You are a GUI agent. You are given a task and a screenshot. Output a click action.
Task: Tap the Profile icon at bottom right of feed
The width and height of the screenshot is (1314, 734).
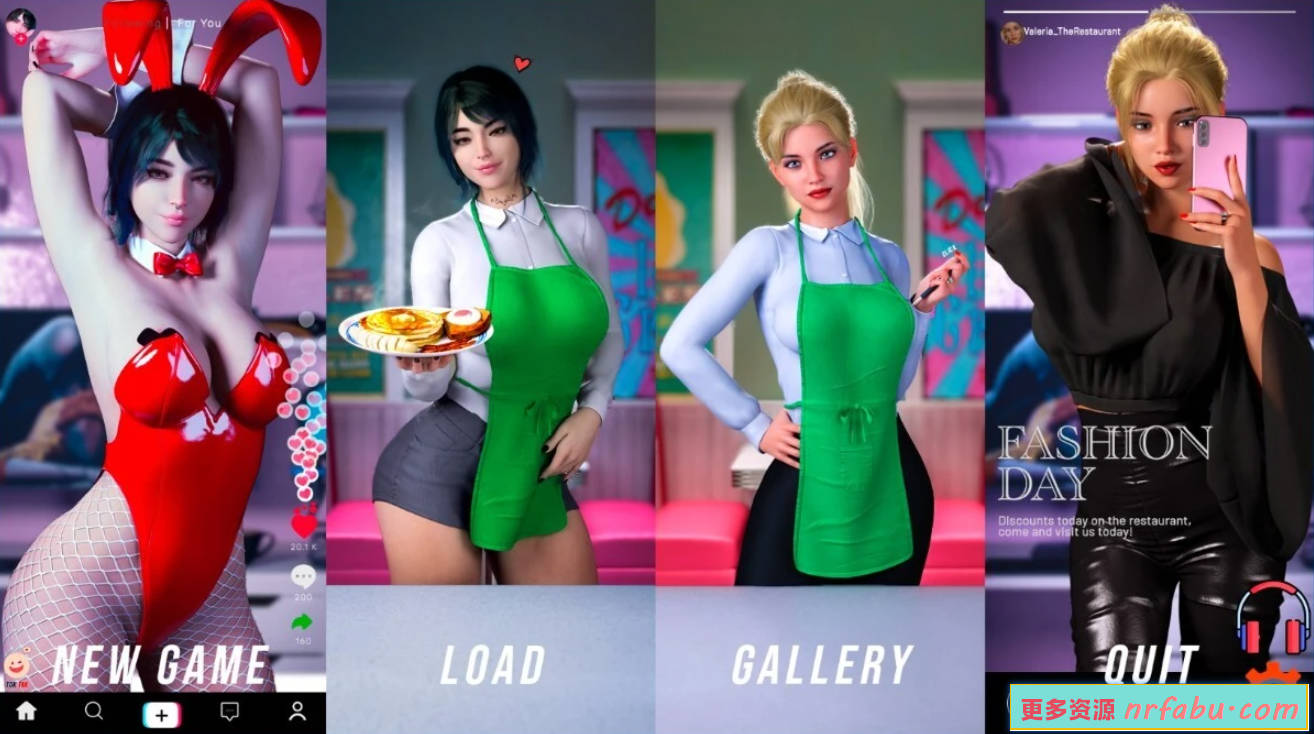click(x=296, y=712)
